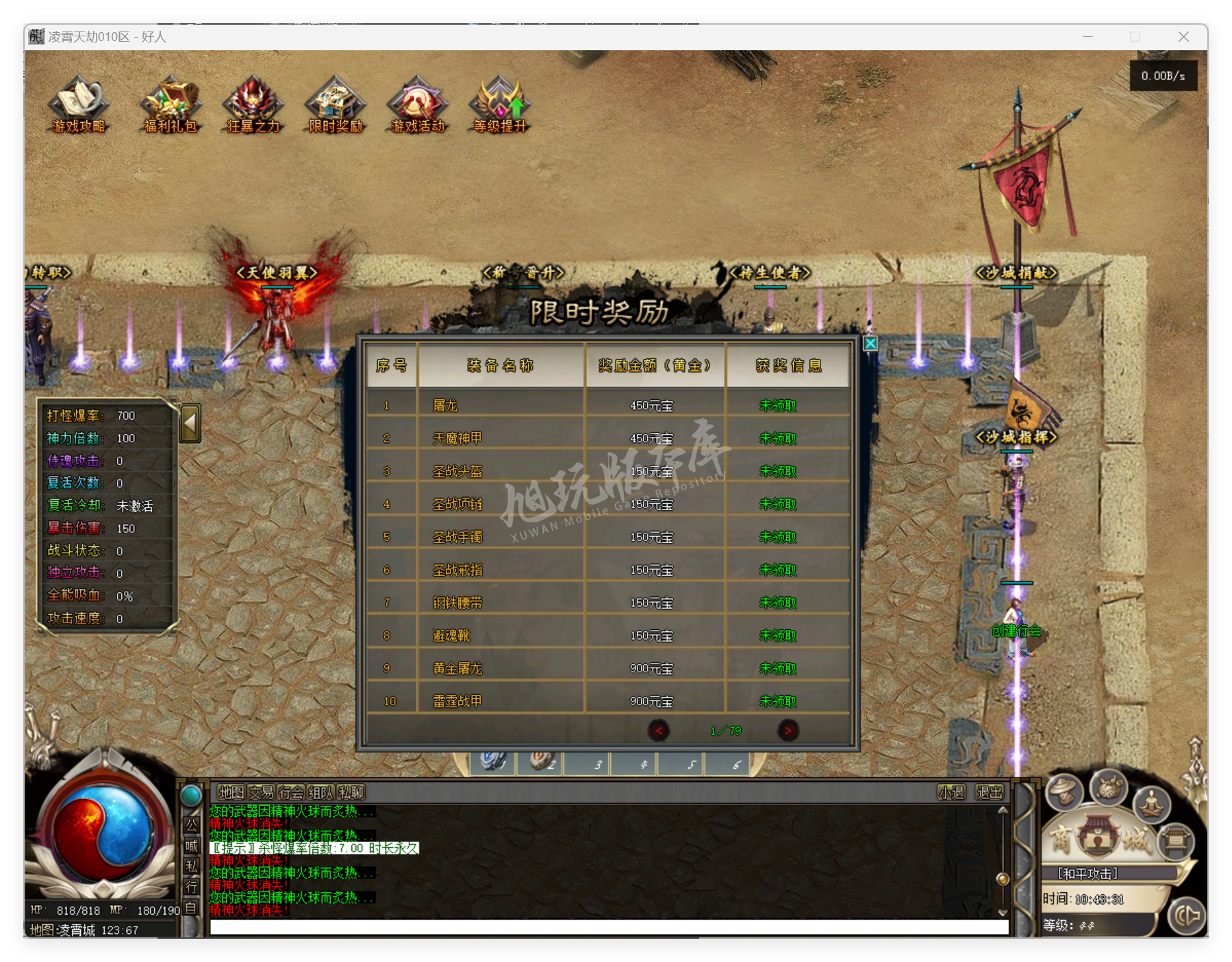
Task: Collapse the stats panel with arrow button
Action: pos(190,422)
